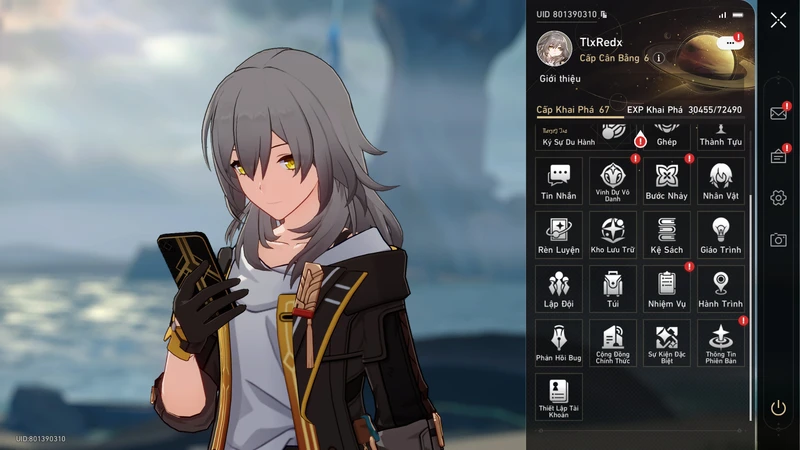Screen dimensions: 800x450
Task: Open the Giáo Trình tutorials tile
Action: tap(720, 234)
